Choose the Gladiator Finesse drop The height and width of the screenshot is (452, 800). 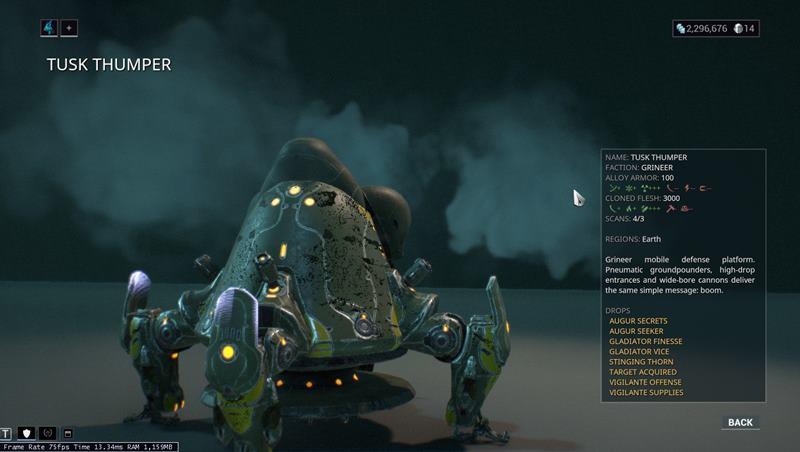click(x=646, y=341)
